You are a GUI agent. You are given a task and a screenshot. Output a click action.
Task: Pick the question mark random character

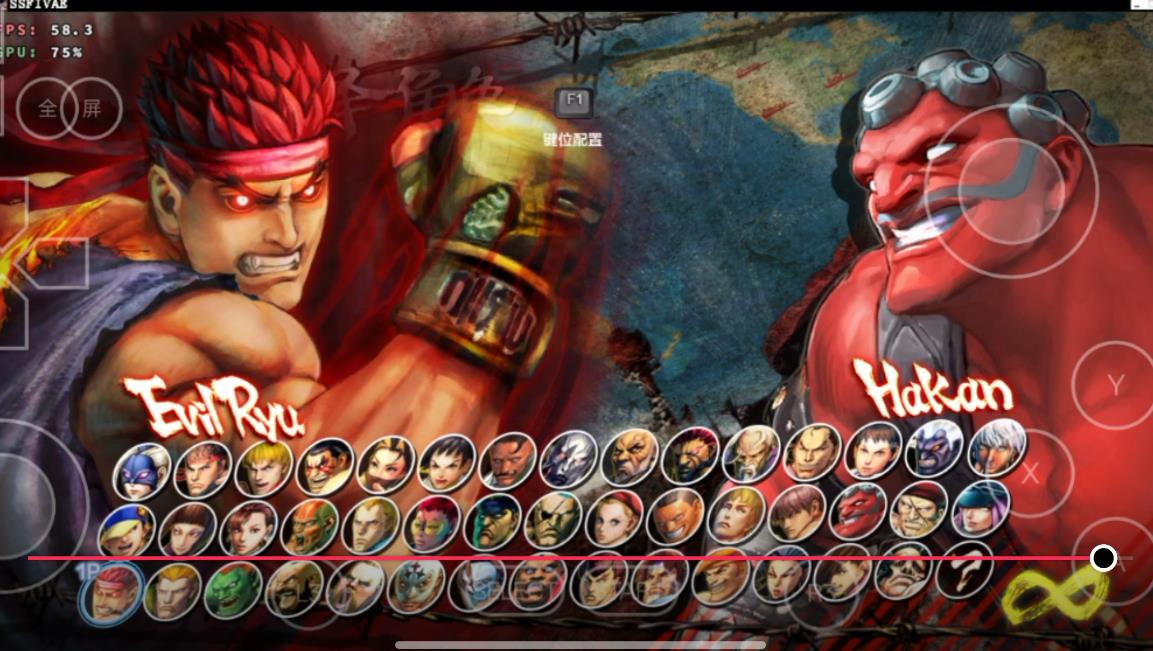click(x=965, y=569)
